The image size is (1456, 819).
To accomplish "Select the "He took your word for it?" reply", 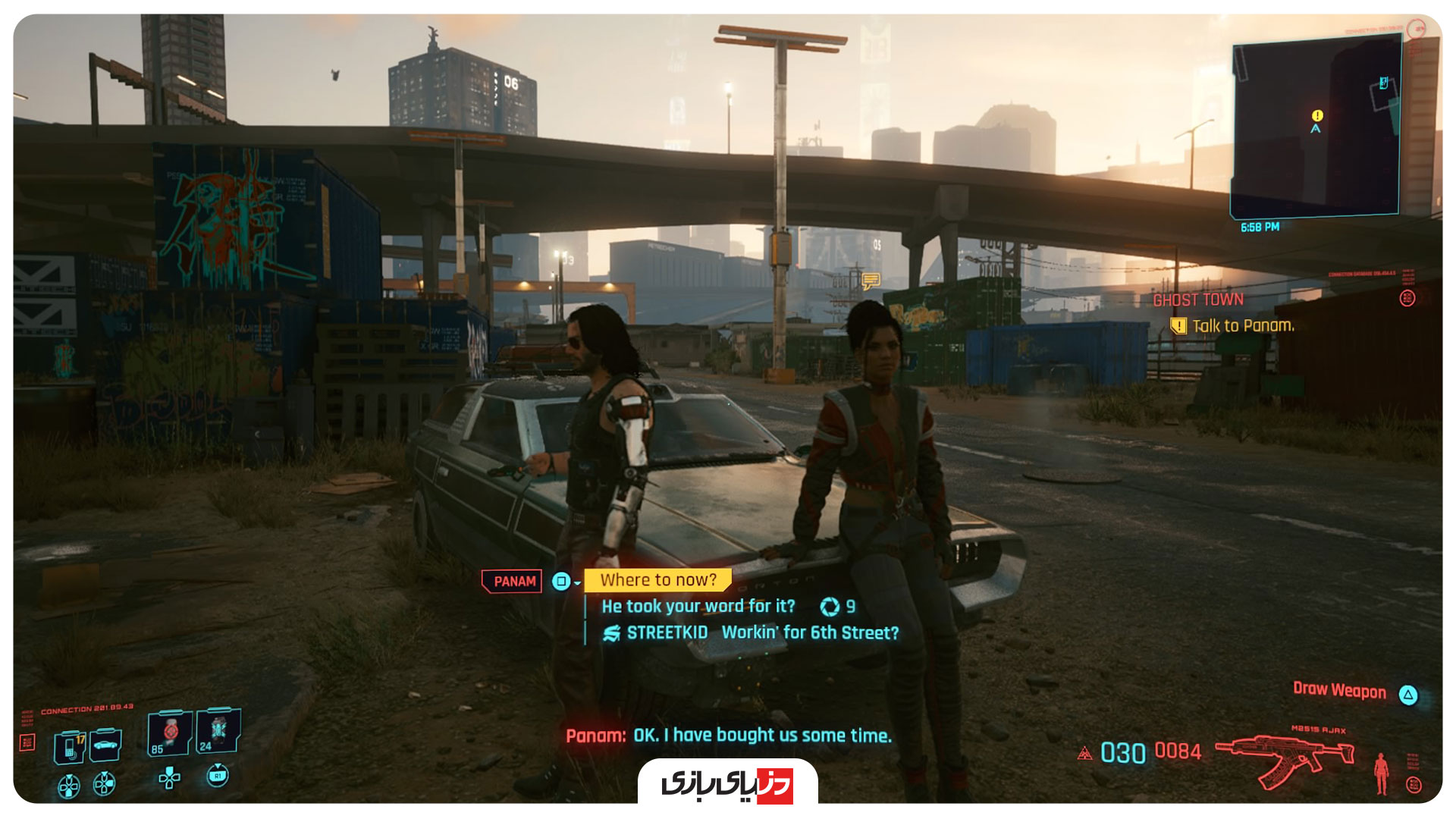I will pos(698,607).
